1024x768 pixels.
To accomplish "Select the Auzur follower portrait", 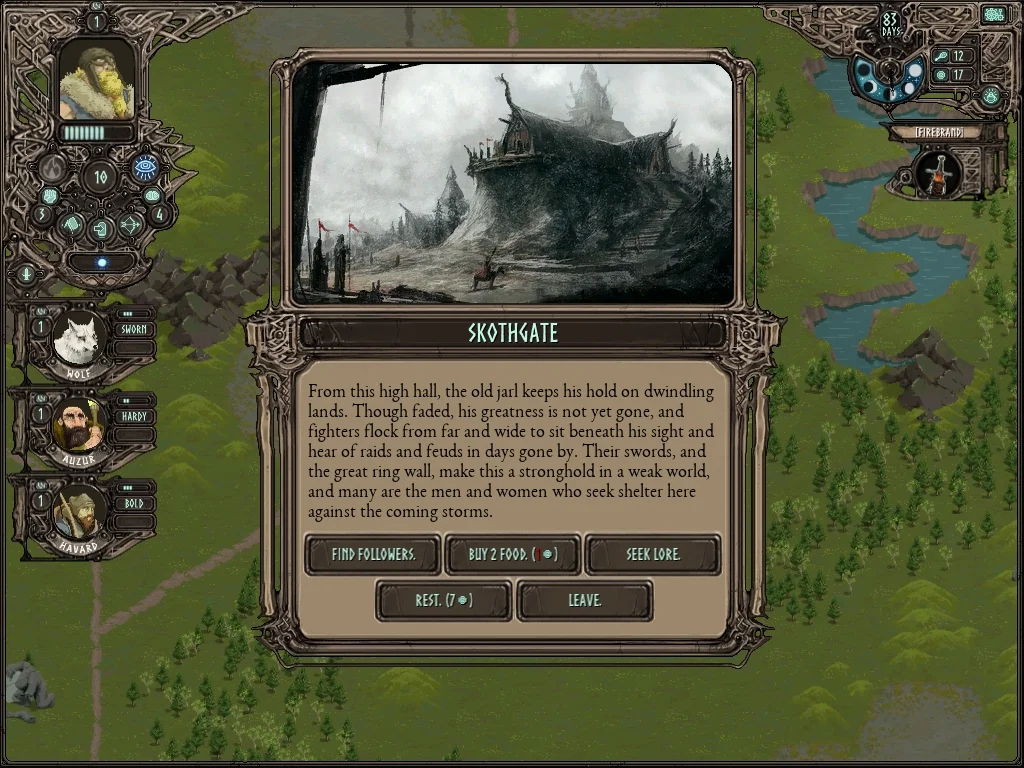I will coord(77,426).
